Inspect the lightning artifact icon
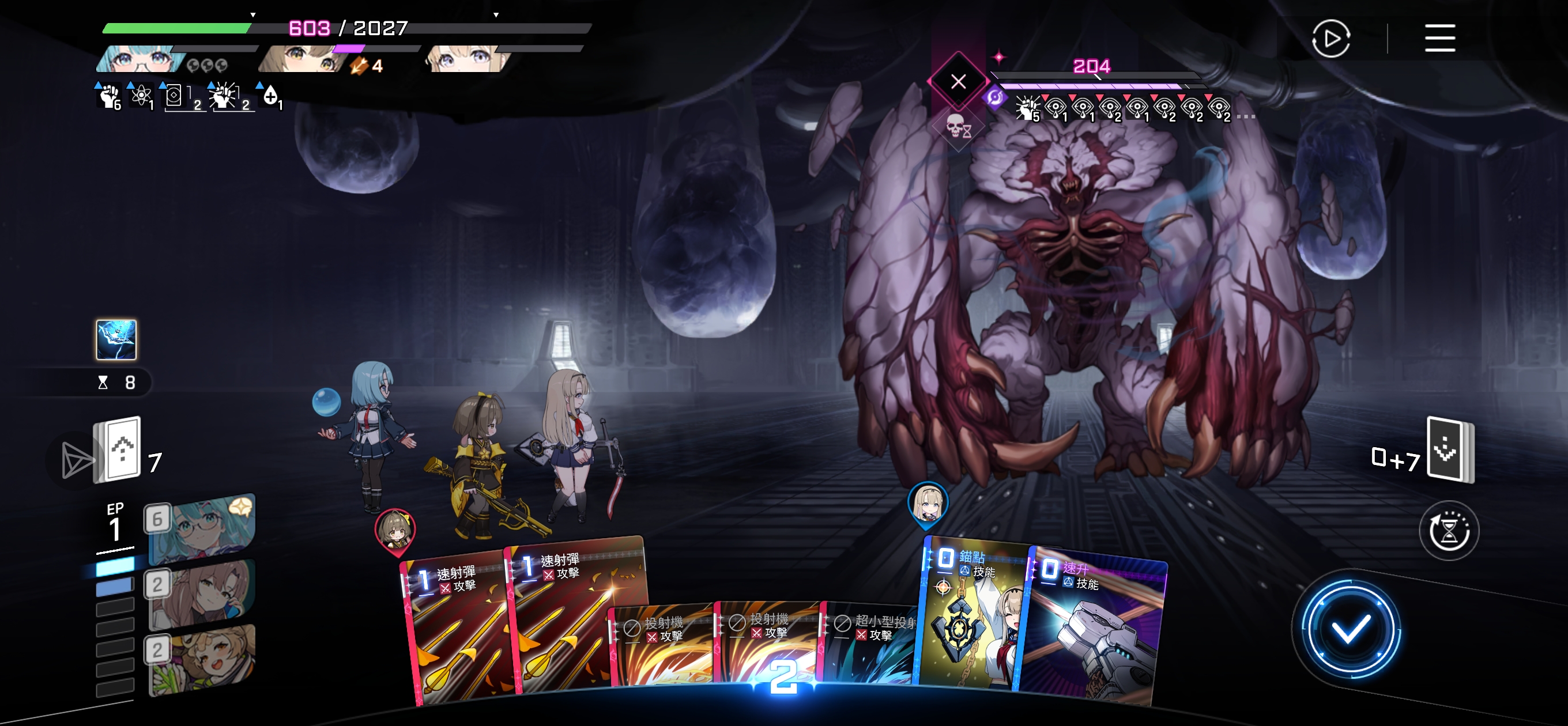The image size is (1568, 726). pos(116,339)
